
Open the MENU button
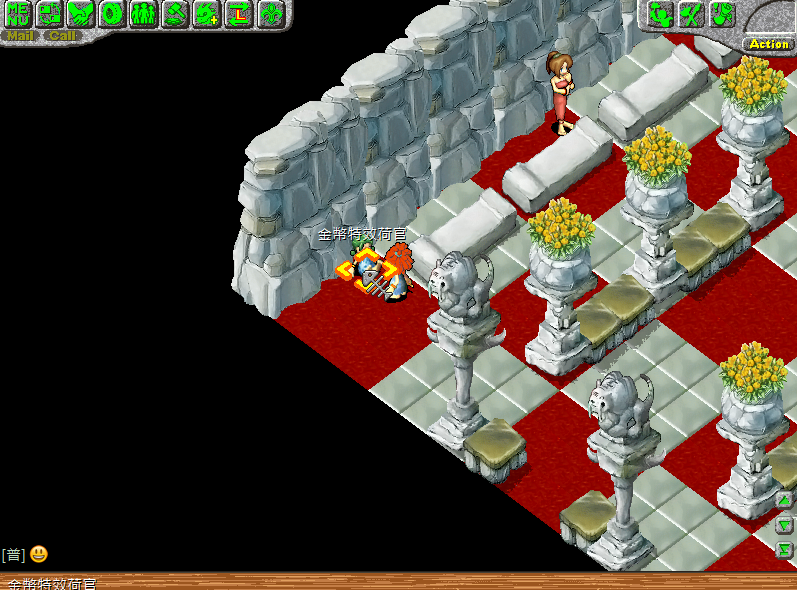(17, 14)
